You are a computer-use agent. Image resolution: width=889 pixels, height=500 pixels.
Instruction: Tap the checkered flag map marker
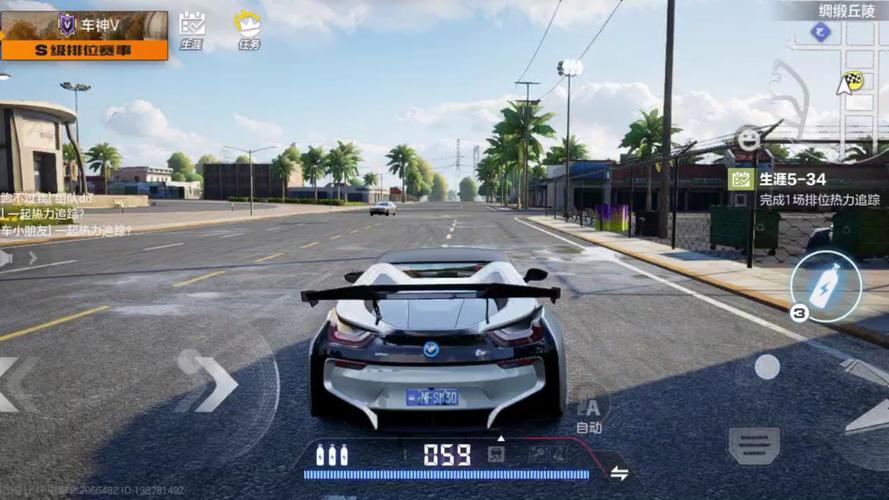(x=853, y=79)
